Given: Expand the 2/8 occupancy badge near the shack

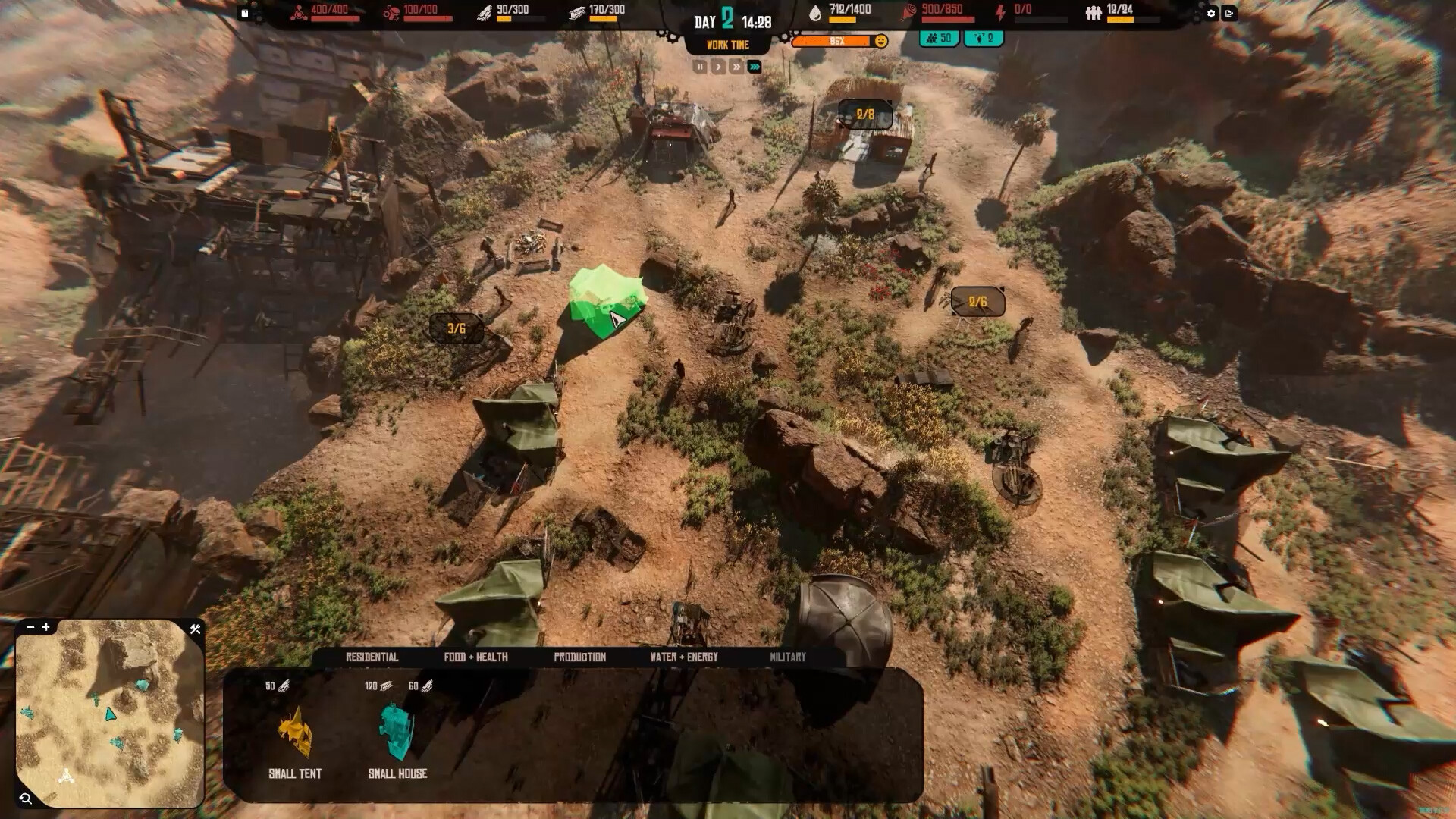Looking at the screenshot, I should point(863,114).
